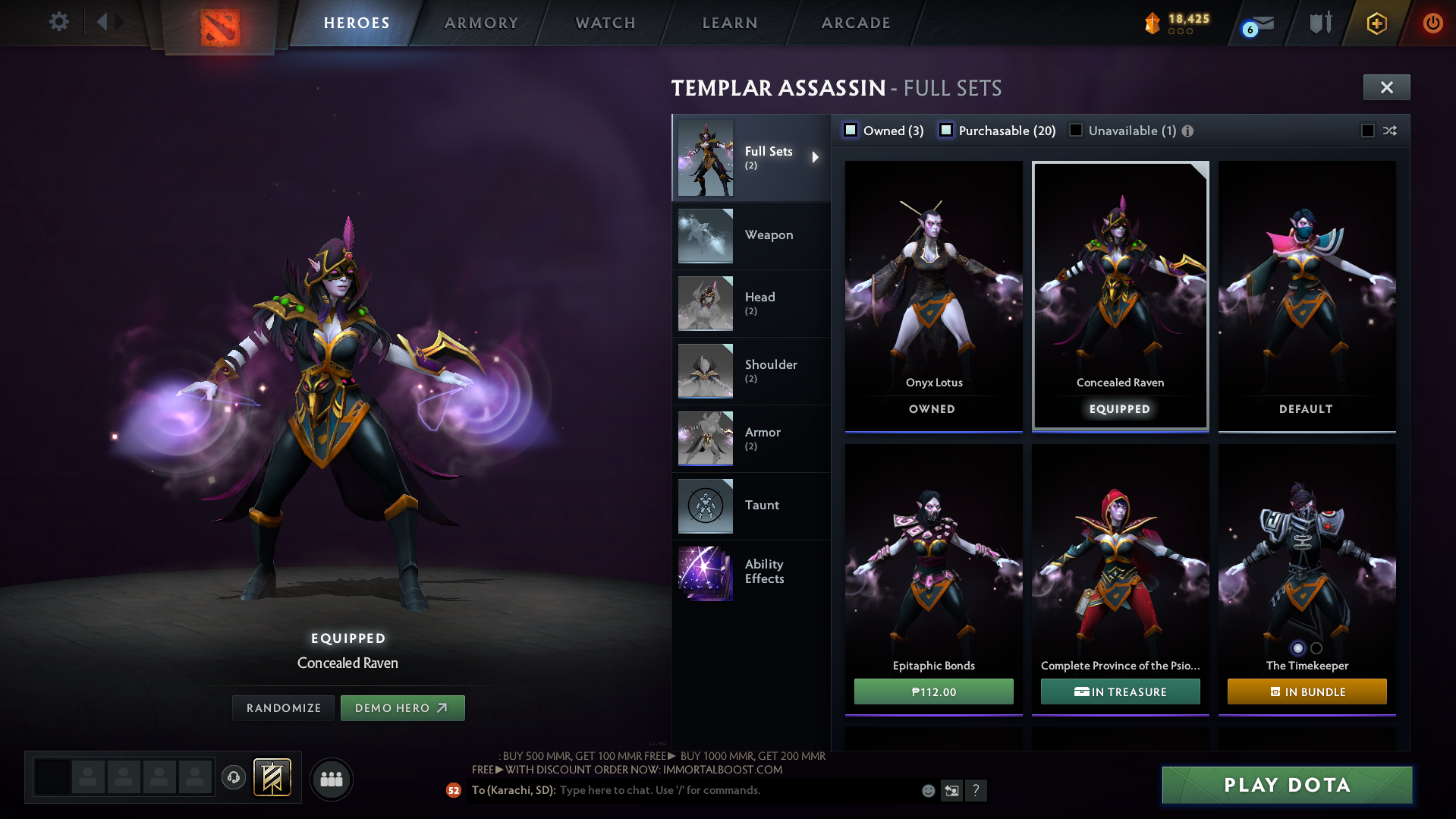Image resolution: width=1456 pixels, height=819 pixels.
Task: Click RANDOMIZE to shuffle cosmetics
Action: click(282, 707)
